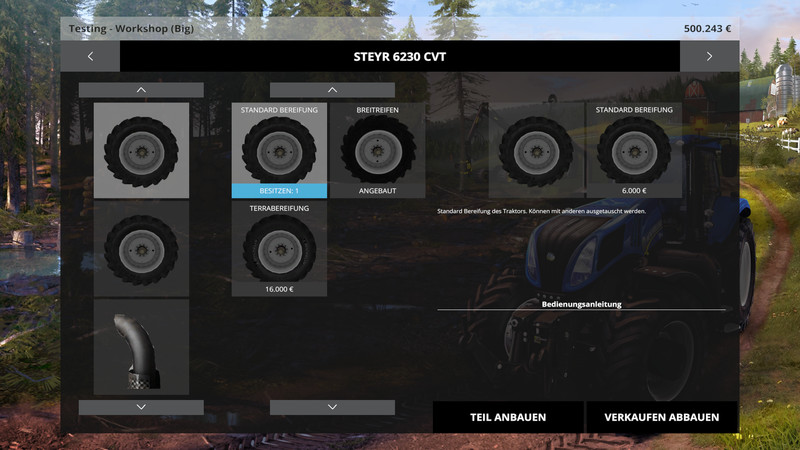Switch to next vehicle with right arrow
Image resolution: width=800 pixels, height=450 pixels.
[x=709, y=56]
